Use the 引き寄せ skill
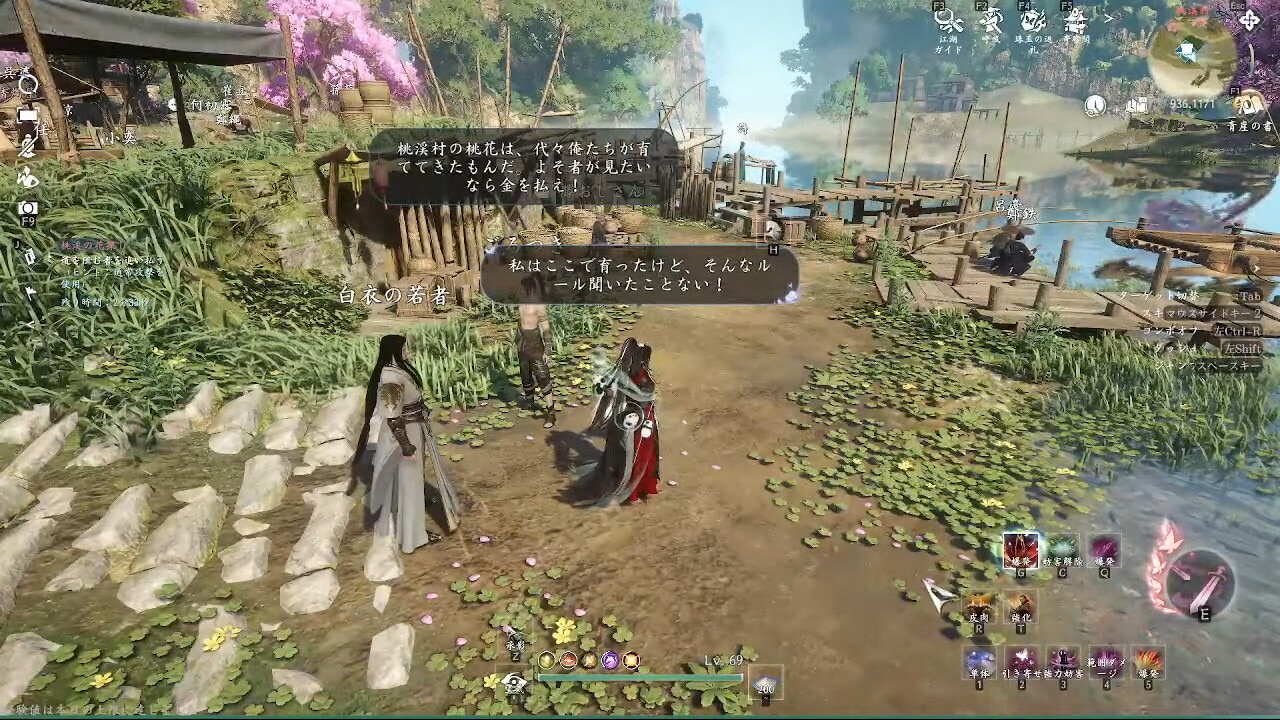The width and height of the screenshot is (1280, 720). (1021, 662)
